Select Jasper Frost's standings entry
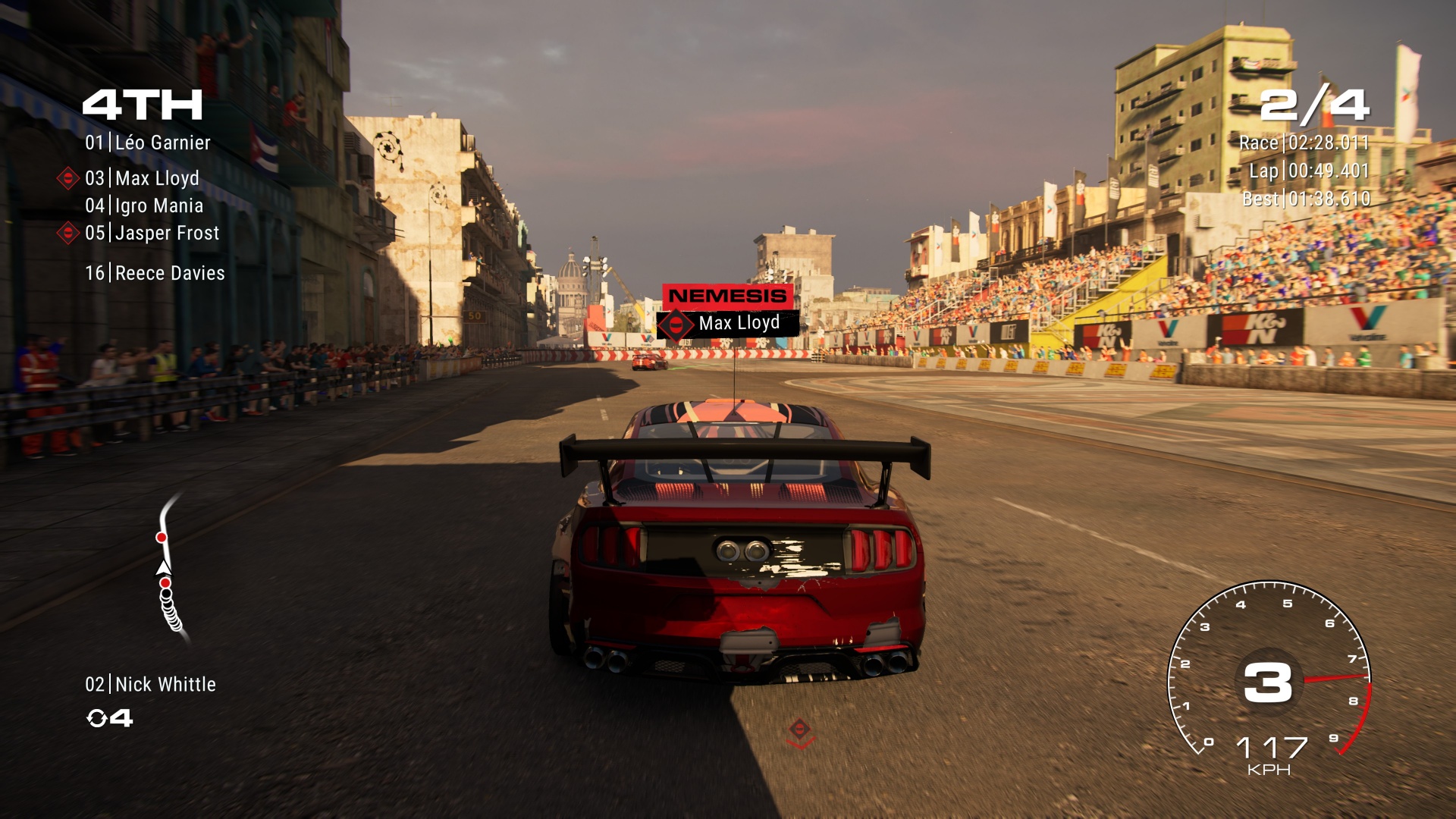 click(x=152, y=233)
